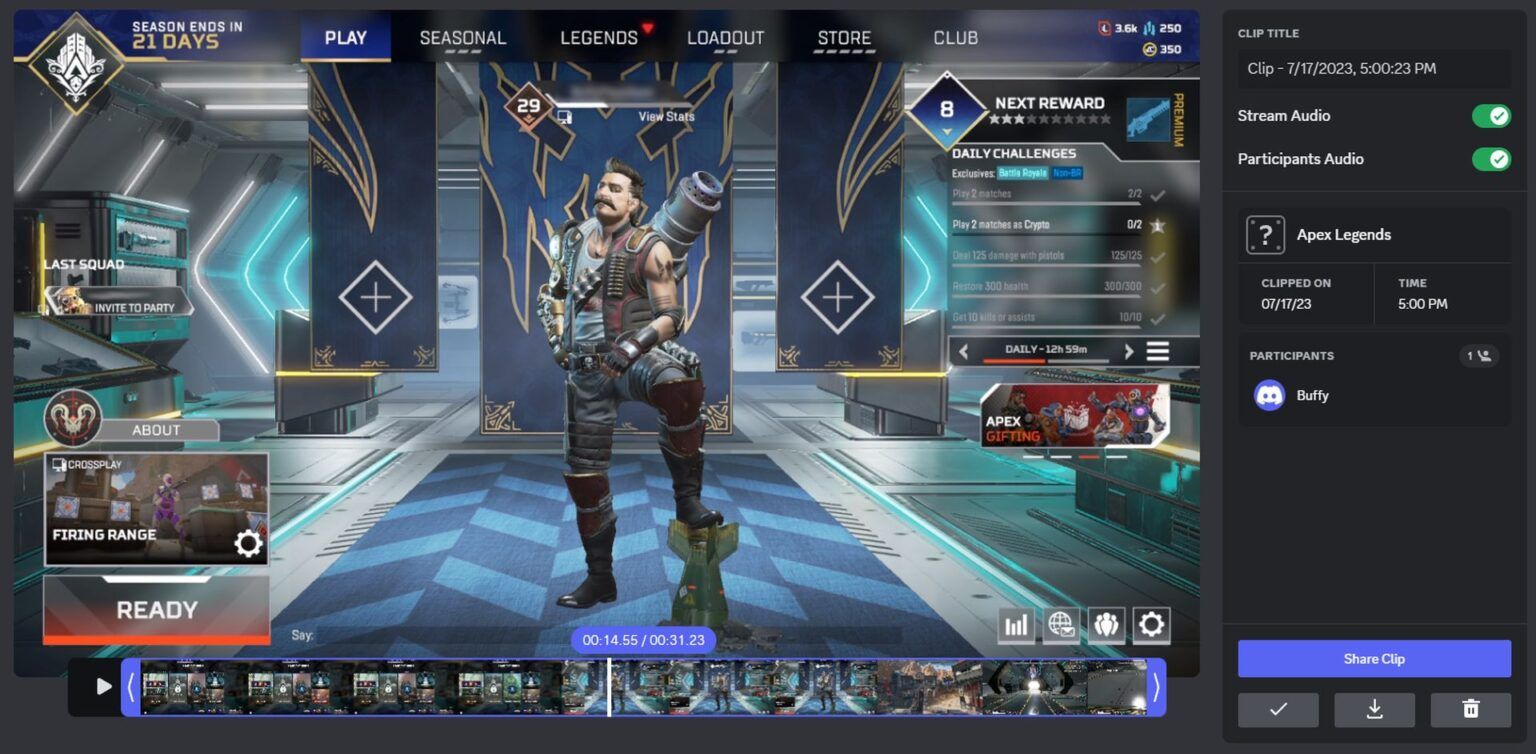Switch to the Seasonal tab

coord(462,38)
